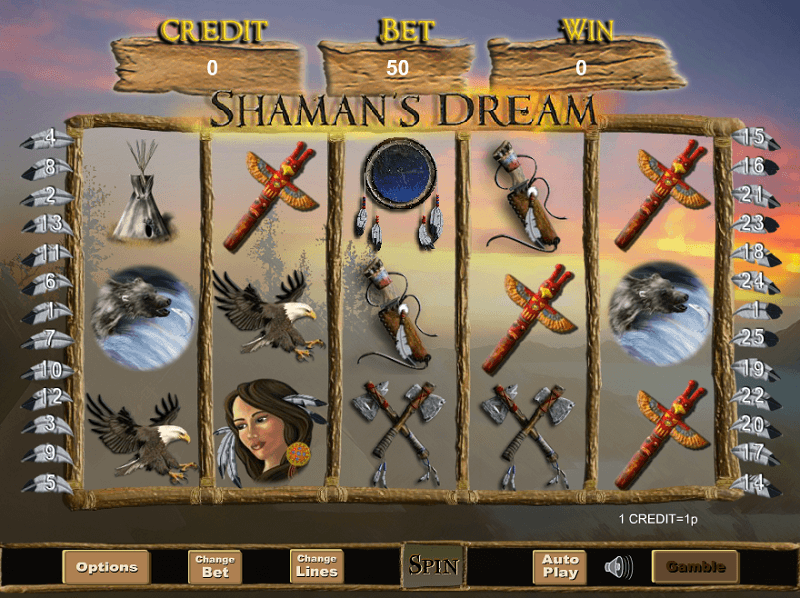The width and height of the screenshot is (800, 598).
Task: Click the payline 13 feather marker
Action: coord(48,224)
